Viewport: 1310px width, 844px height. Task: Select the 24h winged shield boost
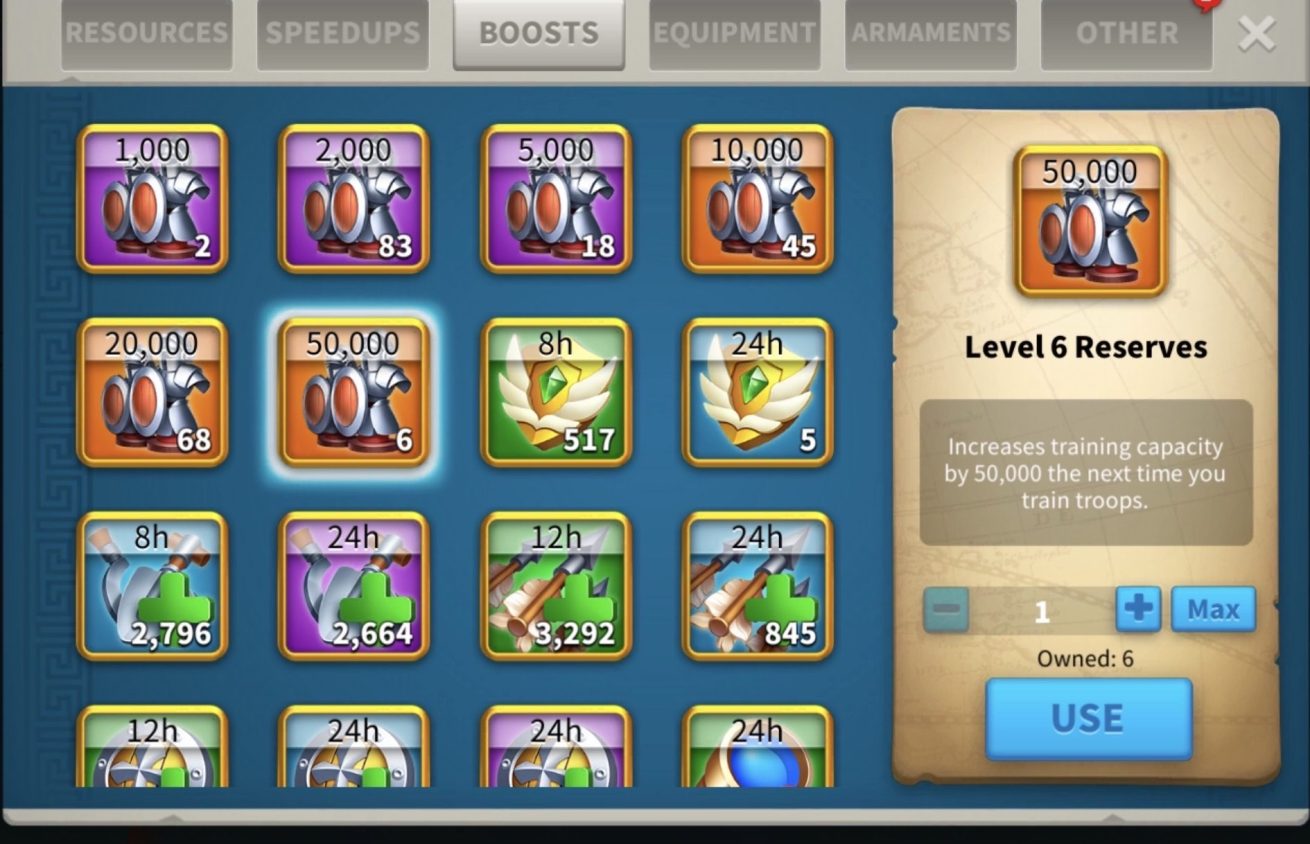coord(758,393)
